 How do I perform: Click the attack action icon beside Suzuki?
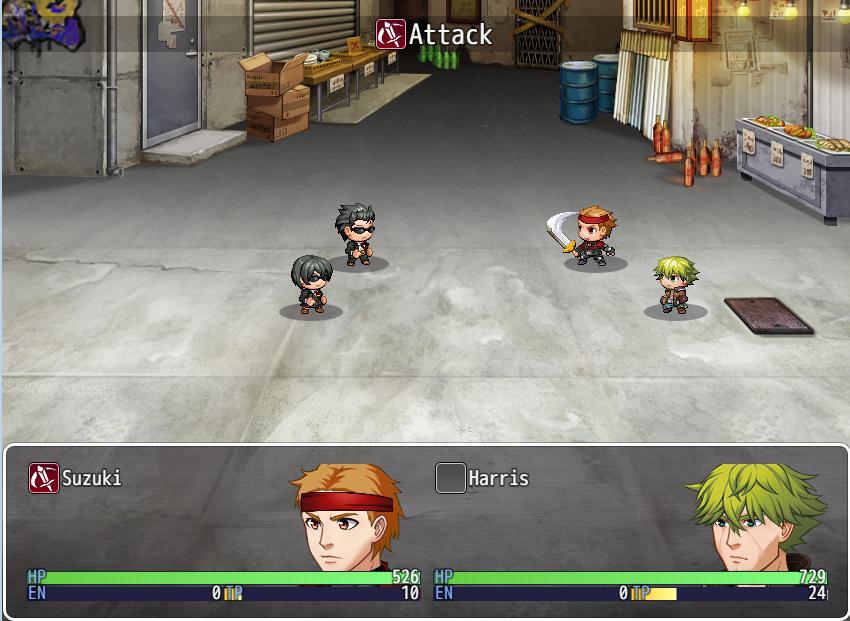coord(44,478)
